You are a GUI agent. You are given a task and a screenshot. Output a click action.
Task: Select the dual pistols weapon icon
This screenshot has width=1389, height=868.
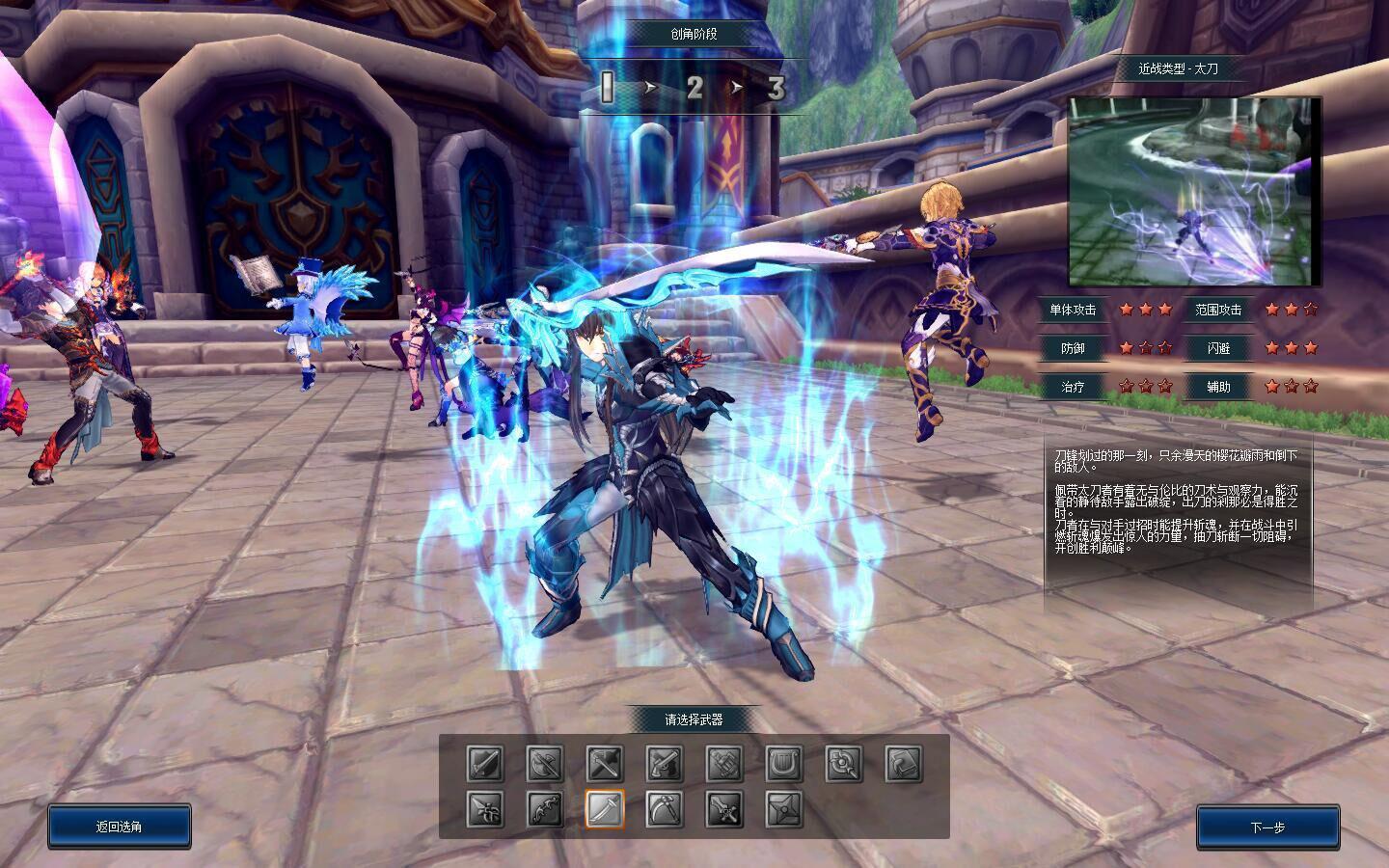click(665, 764)
